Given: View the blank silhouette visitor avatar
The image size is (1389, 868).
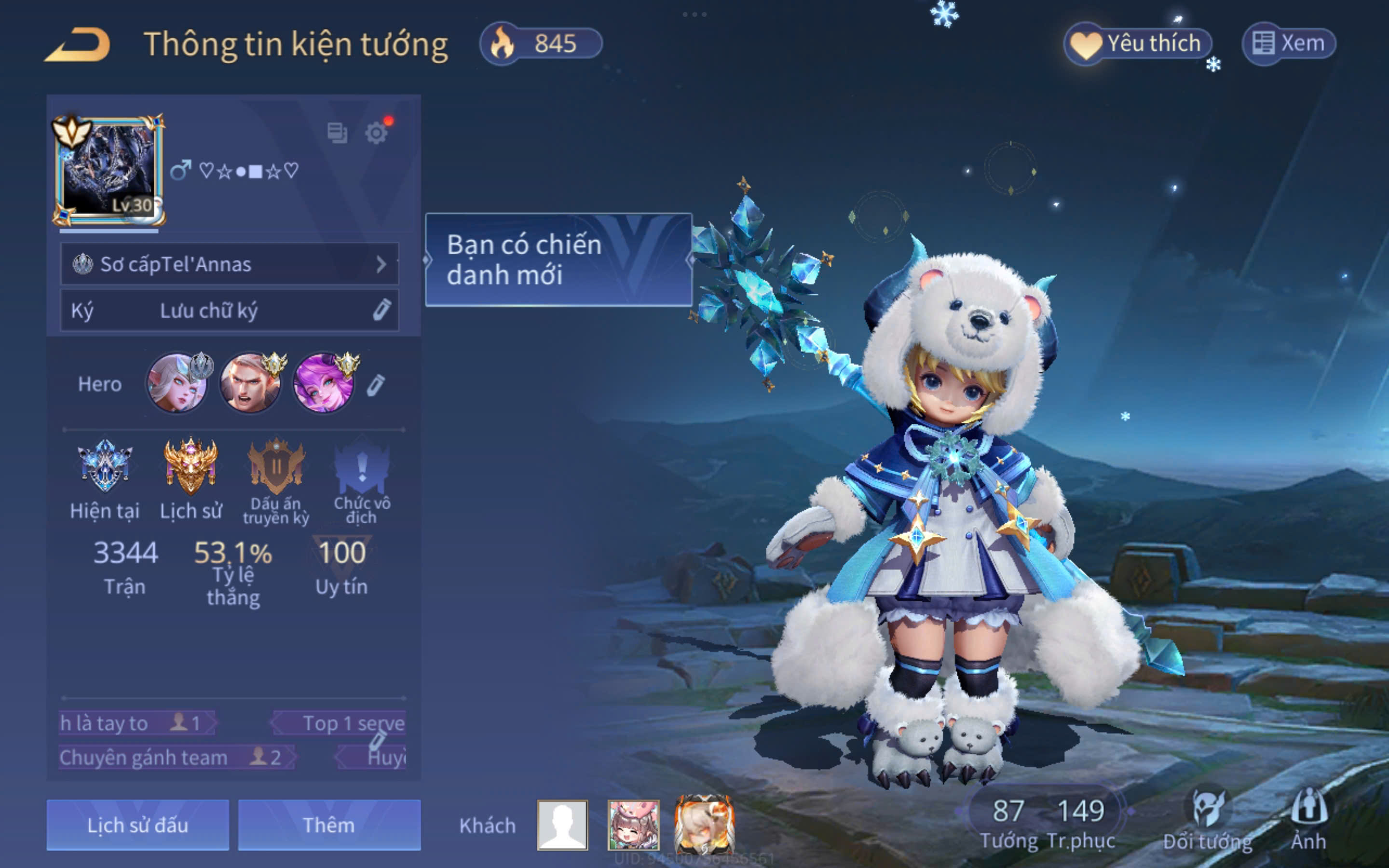Looking at the screenshot, I should (562, 825).
